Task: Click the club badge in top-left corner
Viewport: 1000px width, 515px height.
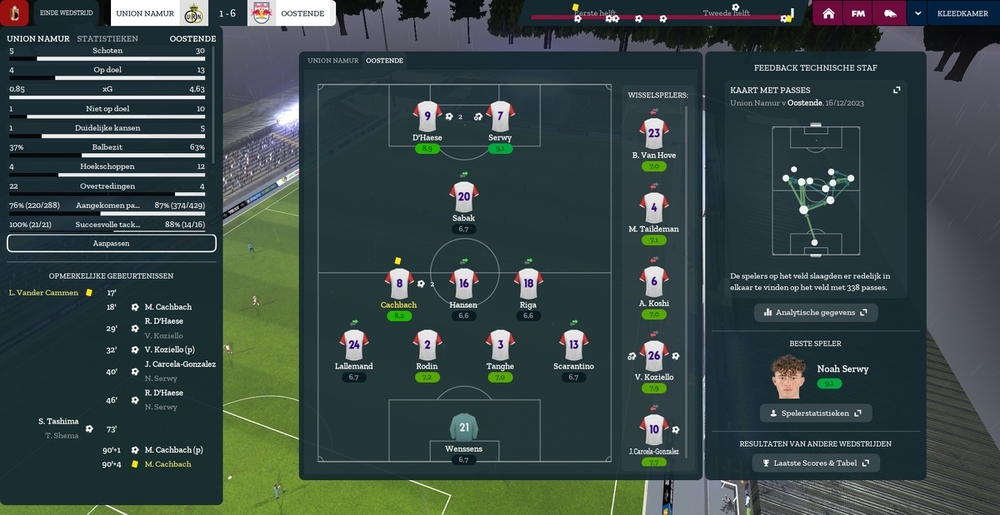Action: click(x=16, y=14)
